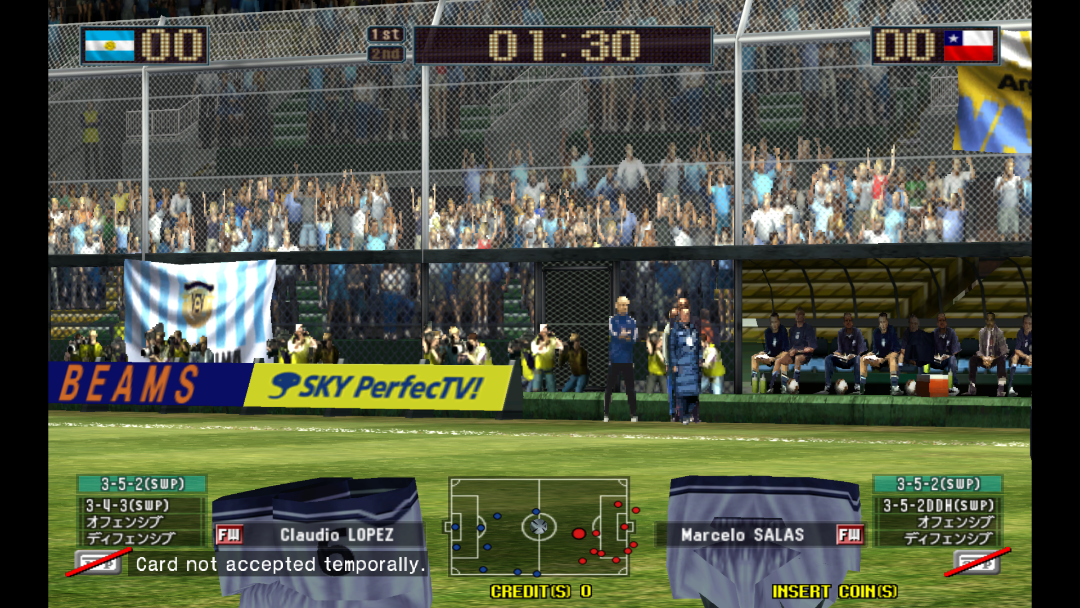The width and height of the screenshot is (1080, 608).
Task: Select the Marcelo SALAS name plate
Action: pyautogui.click(x=741, y=535)
